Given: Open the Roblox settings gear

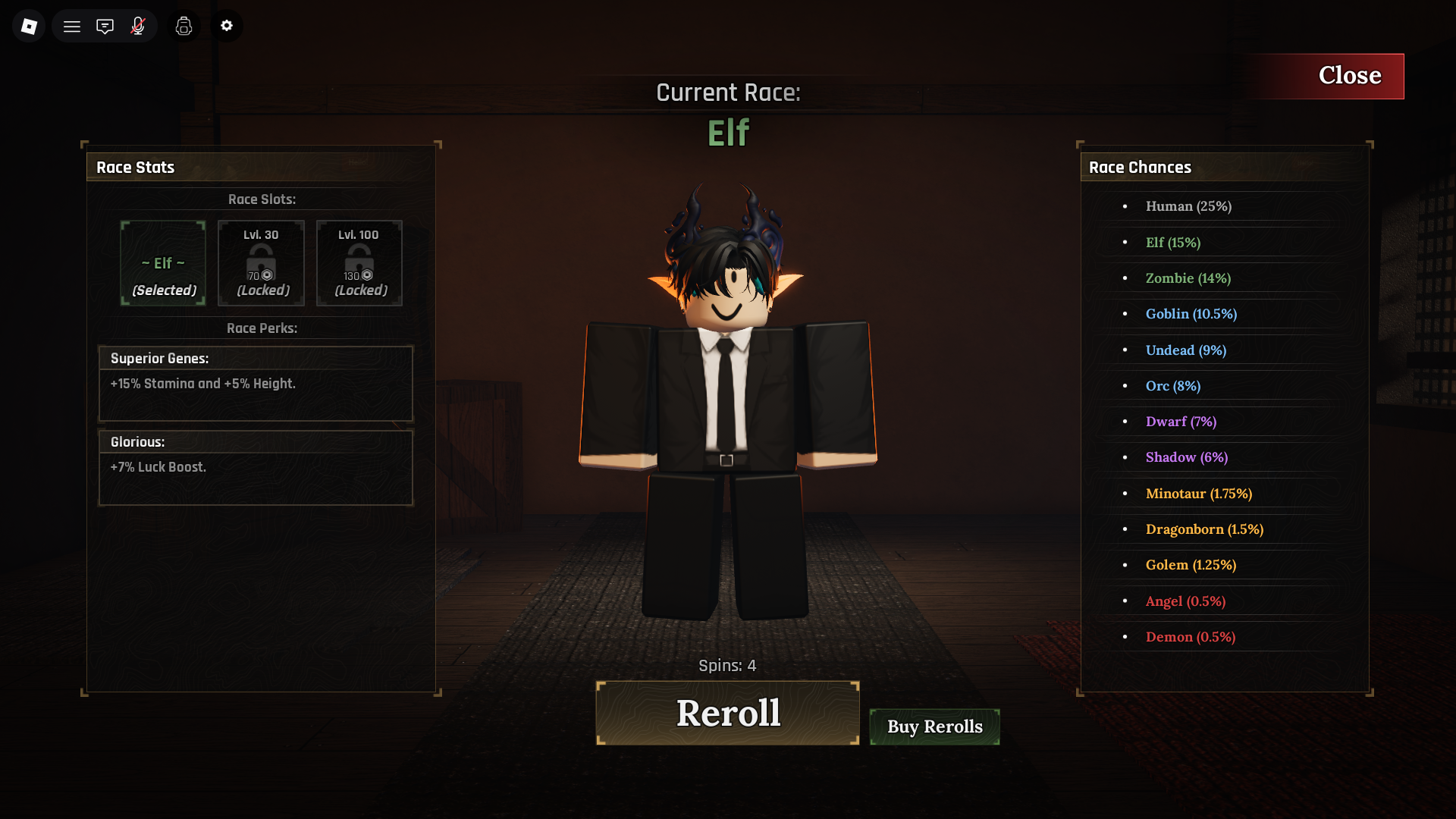Looking at the screenshot, I should pos(226,25).
